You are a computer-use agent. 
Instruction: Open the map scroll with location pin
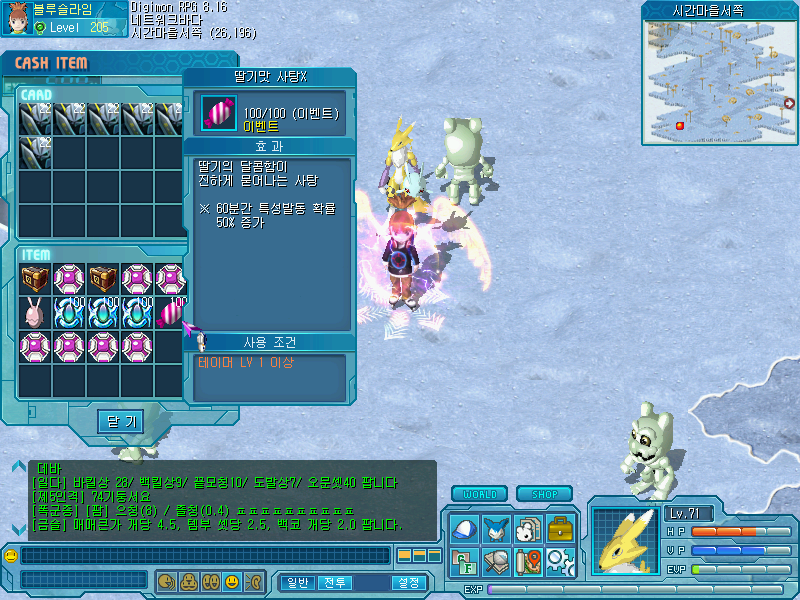(x=527, y=561)
